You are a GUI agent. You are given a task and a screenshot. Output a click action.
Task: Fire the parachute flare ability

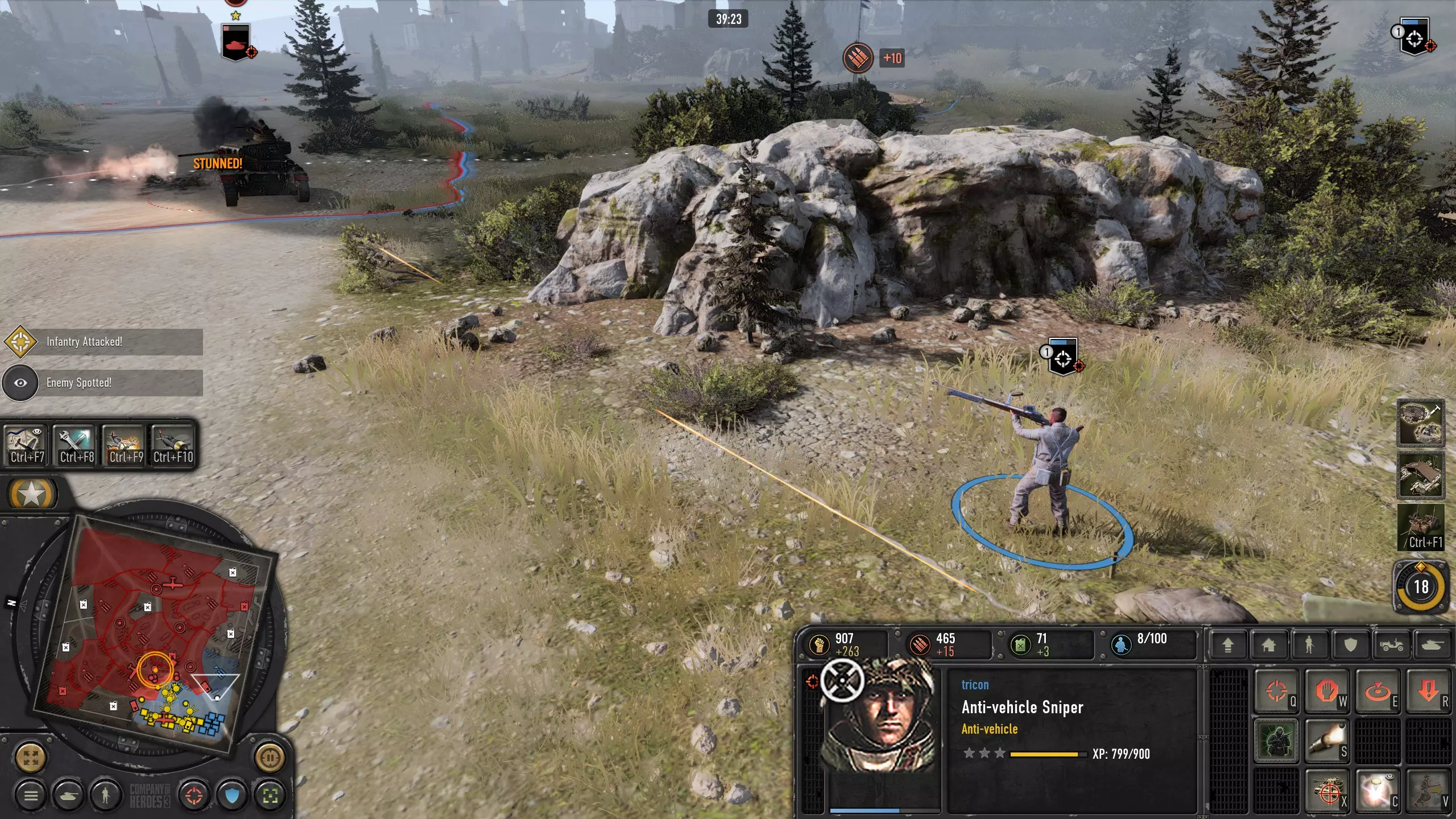point(1376,792)
